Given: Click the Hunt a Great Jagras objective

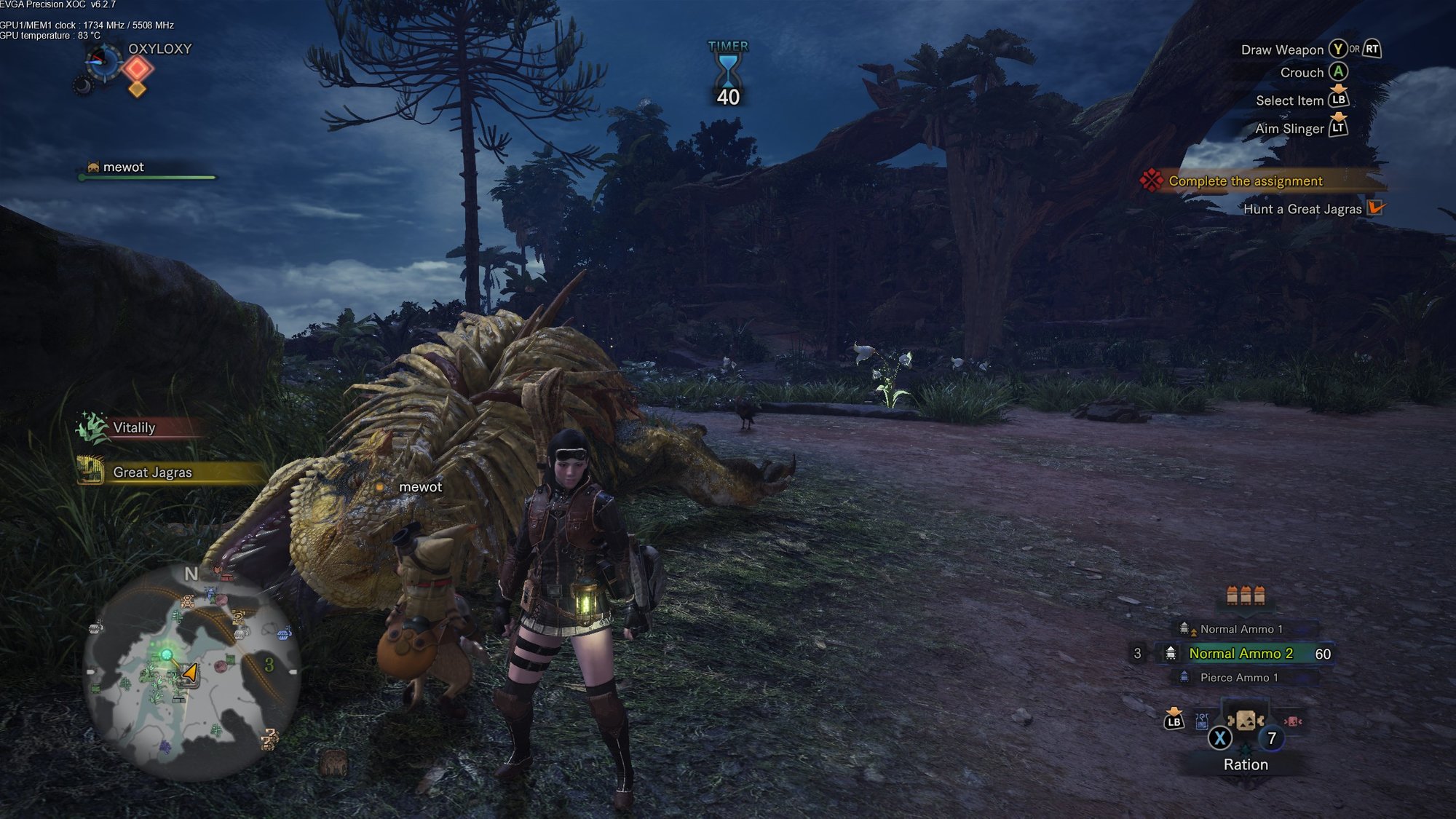Looking at the screenshot, I should point(1302,210).
